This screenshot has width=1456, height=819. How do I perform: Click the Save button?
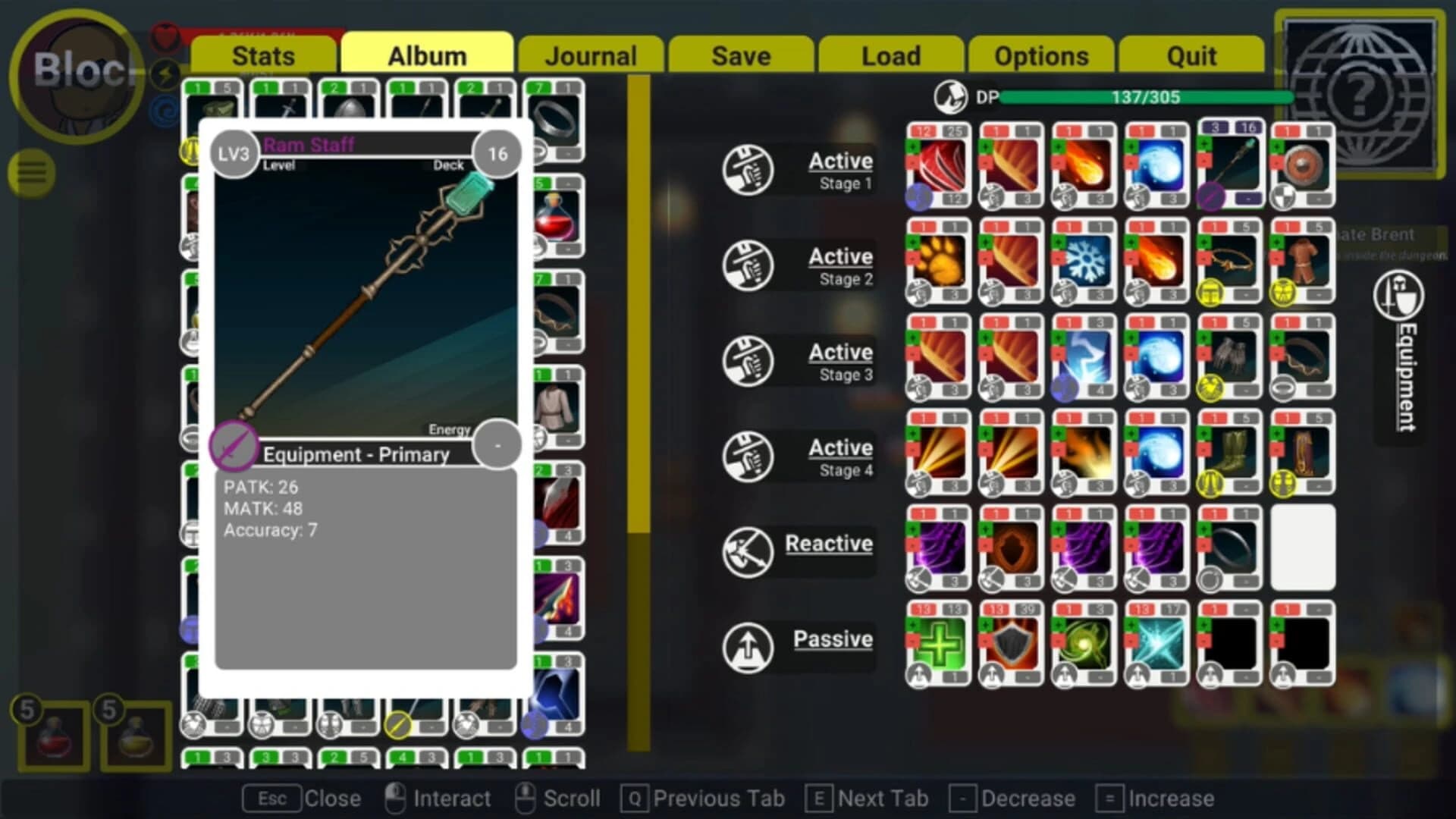point(740,55)
